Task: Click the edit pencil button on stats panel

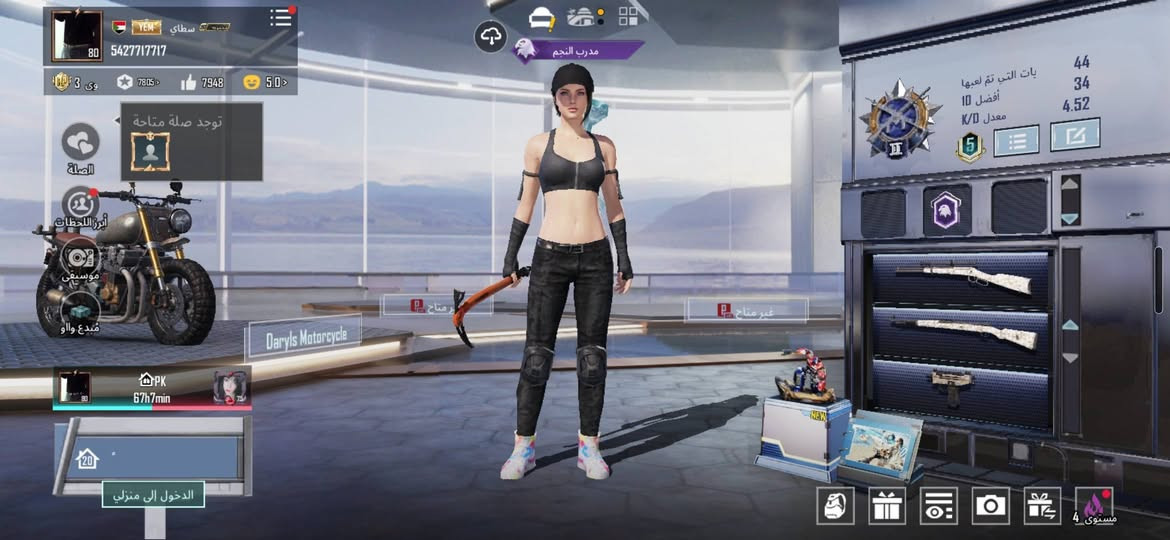Action: point(1075,135)
